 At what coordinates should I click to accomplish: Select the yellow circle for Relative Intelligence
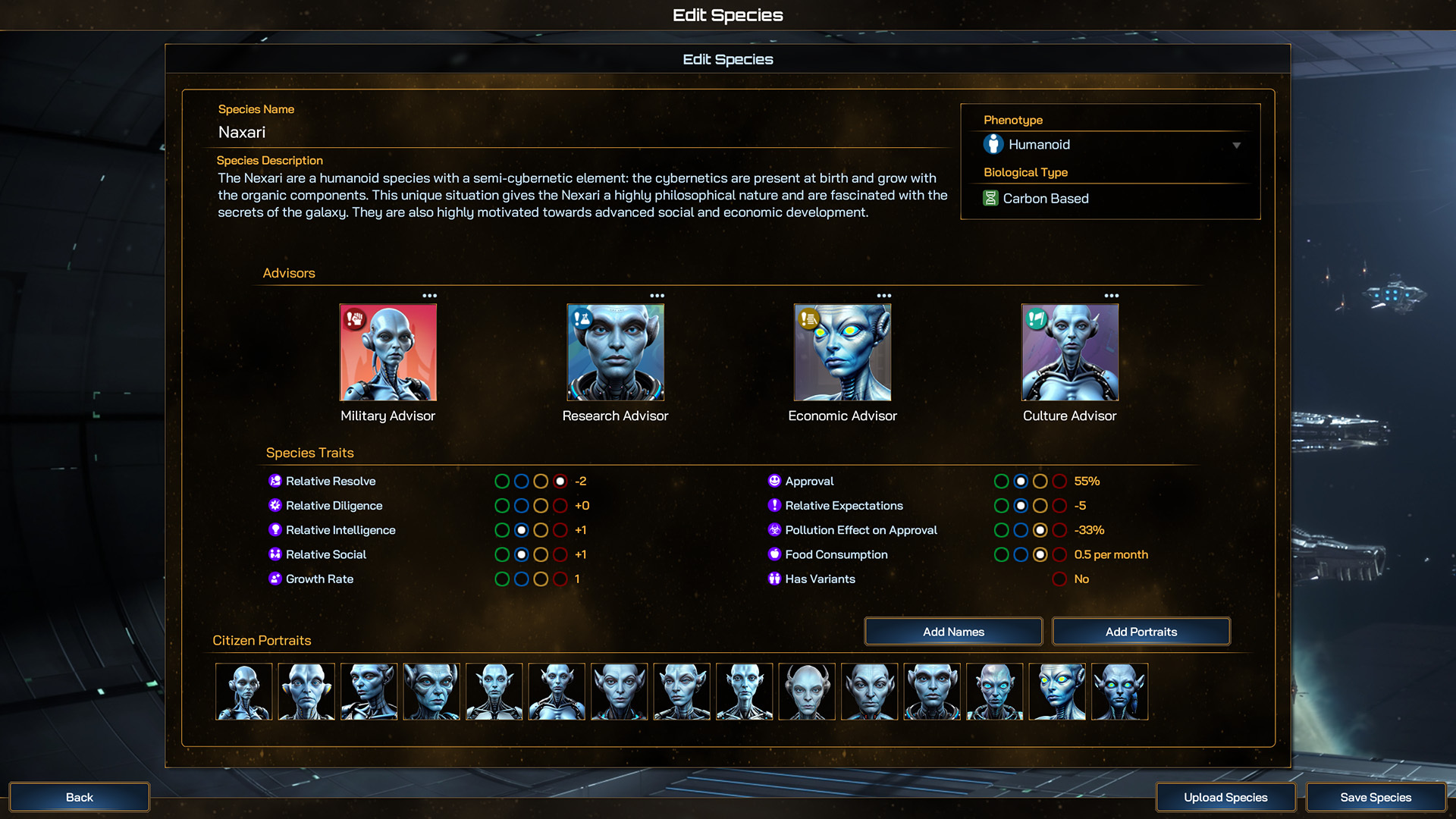point(541,530)
